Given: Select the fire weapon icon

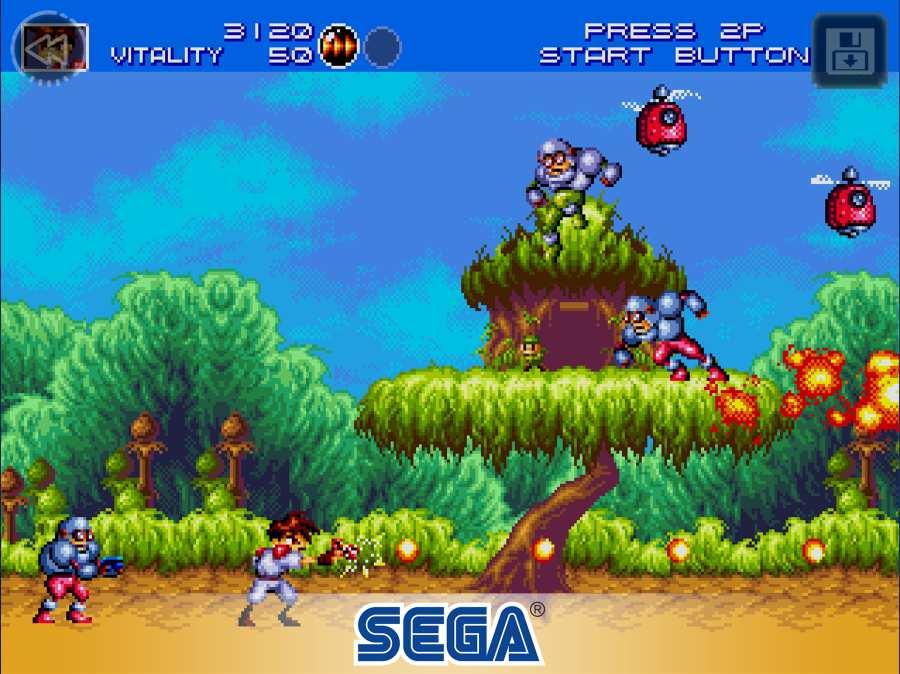Looking at the screenshot, I should (338, 46).
